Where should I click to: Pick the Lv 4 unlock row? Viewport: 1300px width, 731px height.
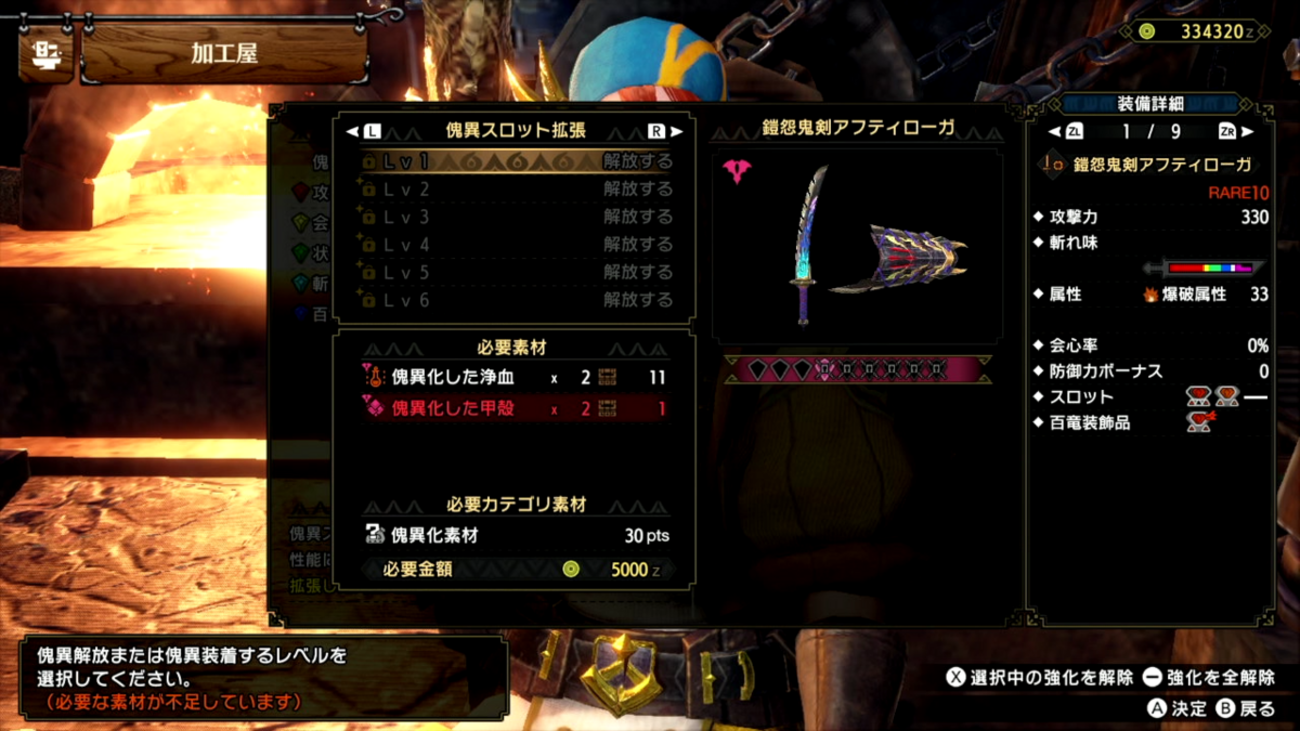(x=516, y=245)
